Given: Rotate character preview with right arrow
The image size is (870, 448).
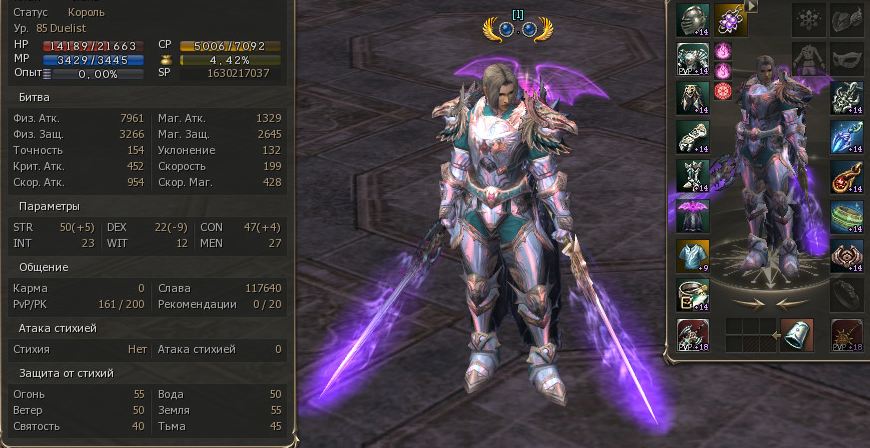Looking at the screenshot, I should (x=793, y=301).
